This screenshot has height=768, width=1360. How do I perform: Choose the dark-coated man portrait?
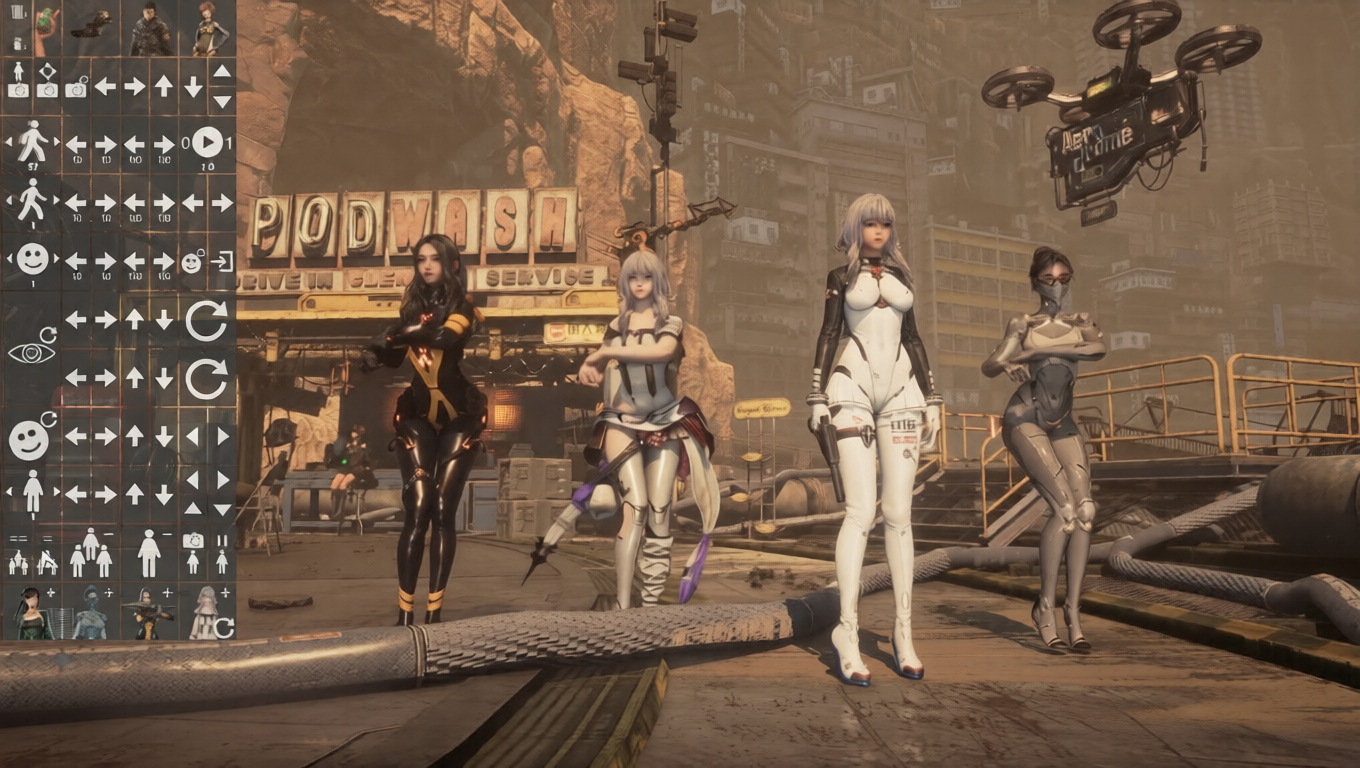150,29
